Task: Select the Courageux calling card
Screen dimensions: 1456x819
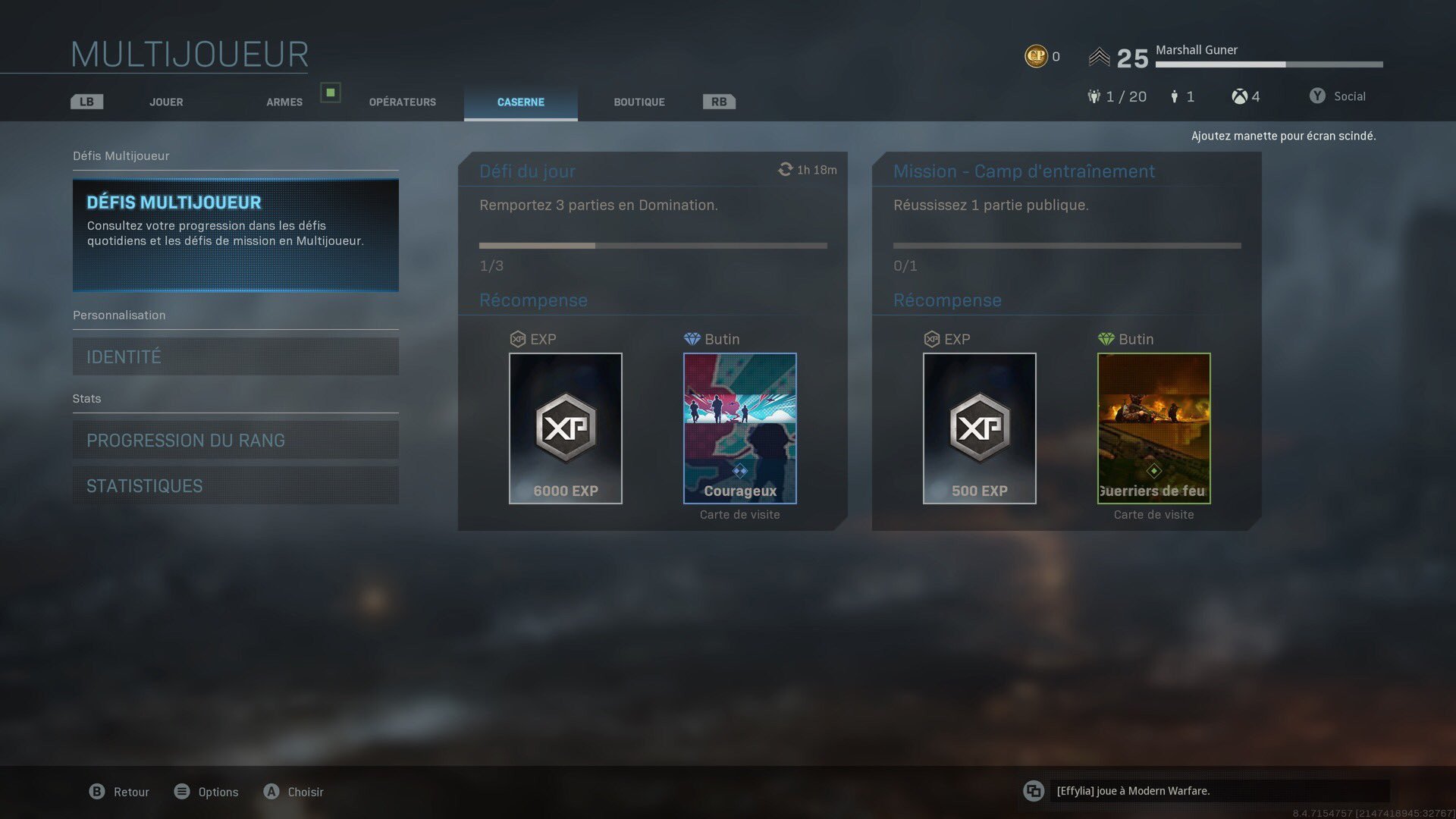Action: (x=739, y=427)
